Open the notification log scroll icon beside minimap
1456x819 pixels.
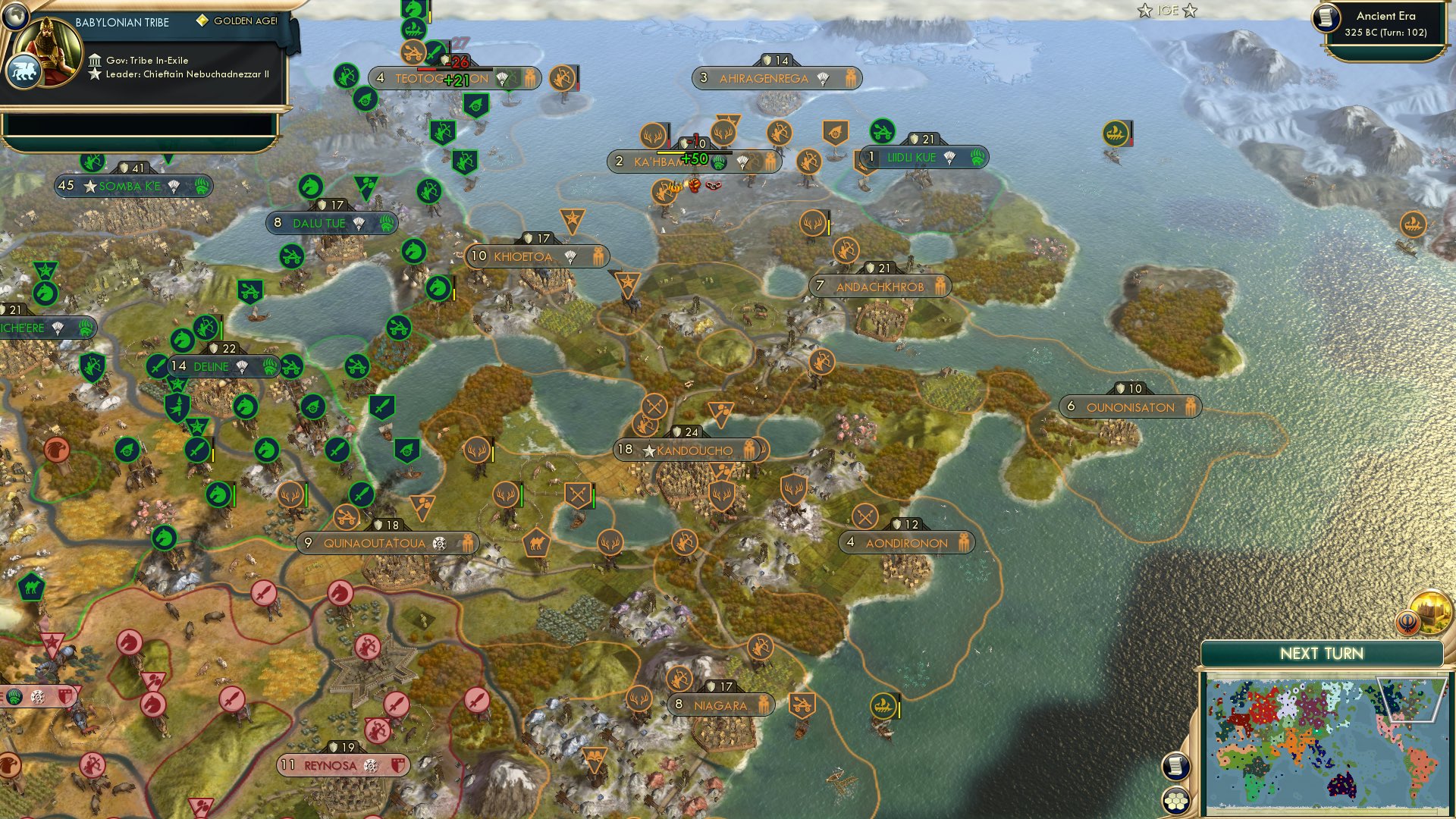pos(1175,765)
